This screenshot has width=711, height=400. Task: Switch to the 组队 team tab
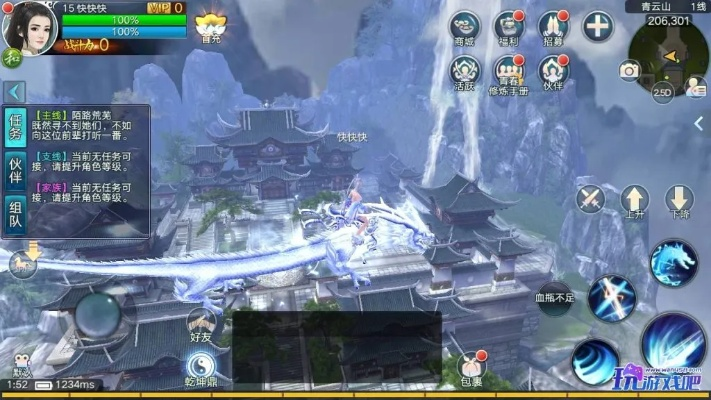pyautogui.click(x=15, y=215)
